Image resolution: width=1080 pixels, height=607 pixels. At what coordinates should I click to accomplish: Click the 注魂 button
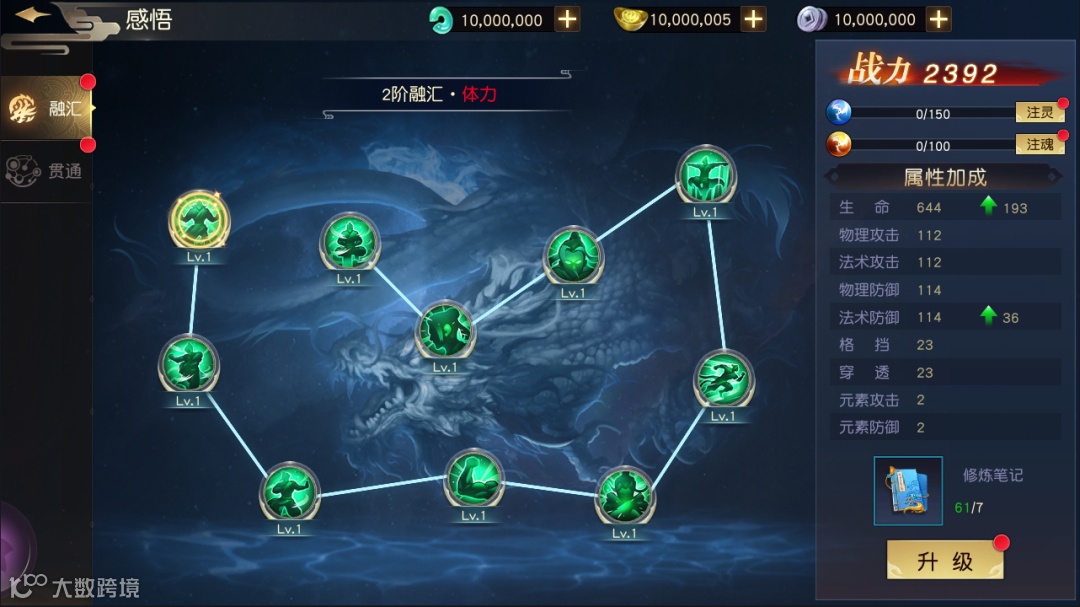(1039, 145)
